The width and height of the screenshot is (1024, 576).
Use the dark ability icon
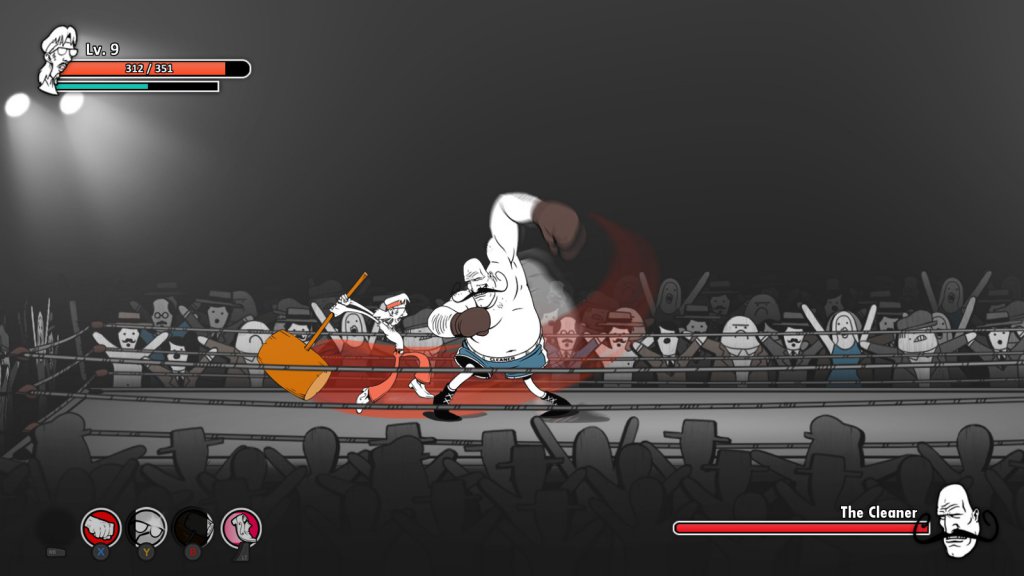click(193, 527)
